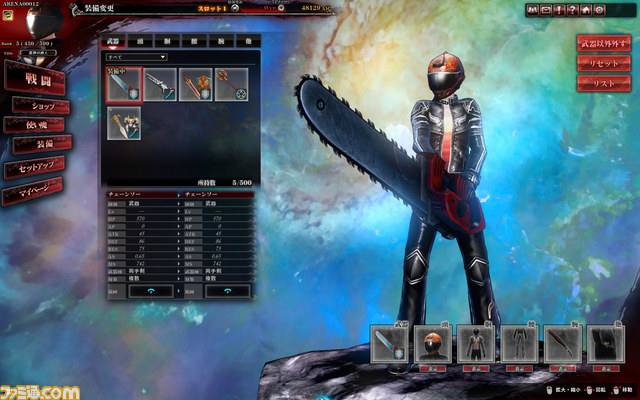Viewport: 640px width, 400px height.
Task: Choose the gold-hilted dagger in the inventory
Action: tap(124, 121)
